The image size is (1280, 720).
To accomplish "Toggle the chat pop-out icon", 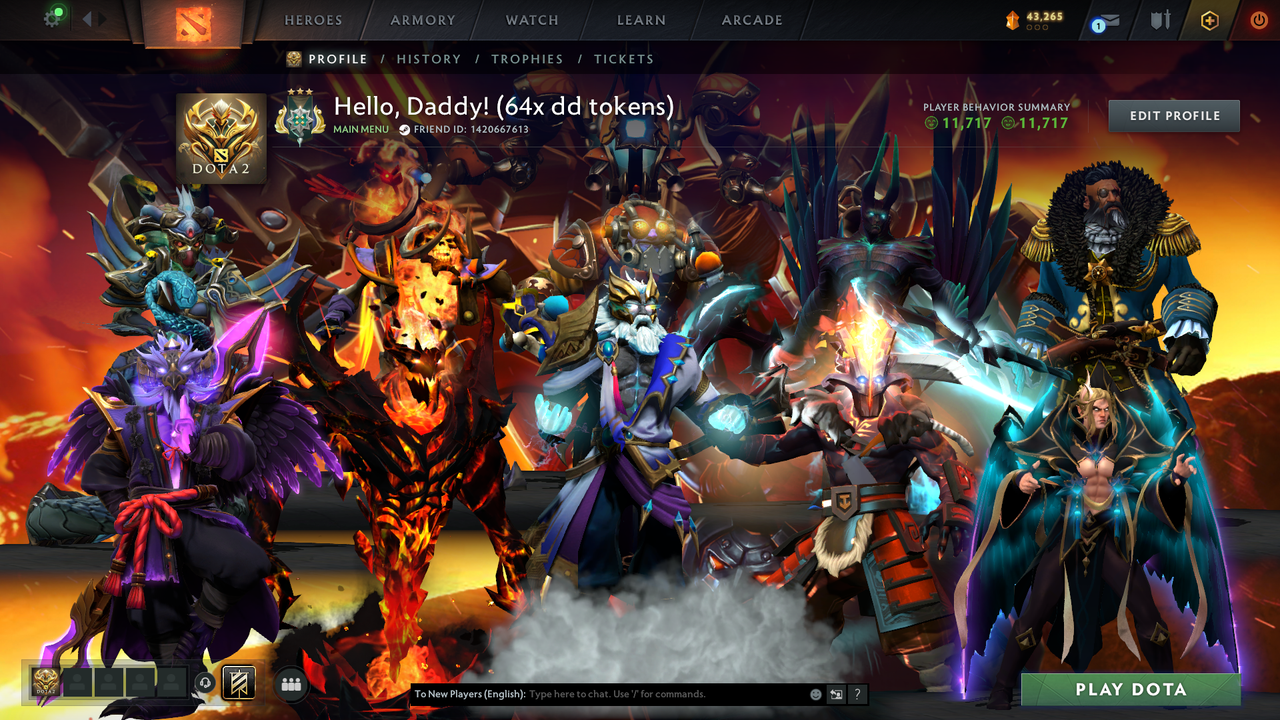I will tap(837, 693).
